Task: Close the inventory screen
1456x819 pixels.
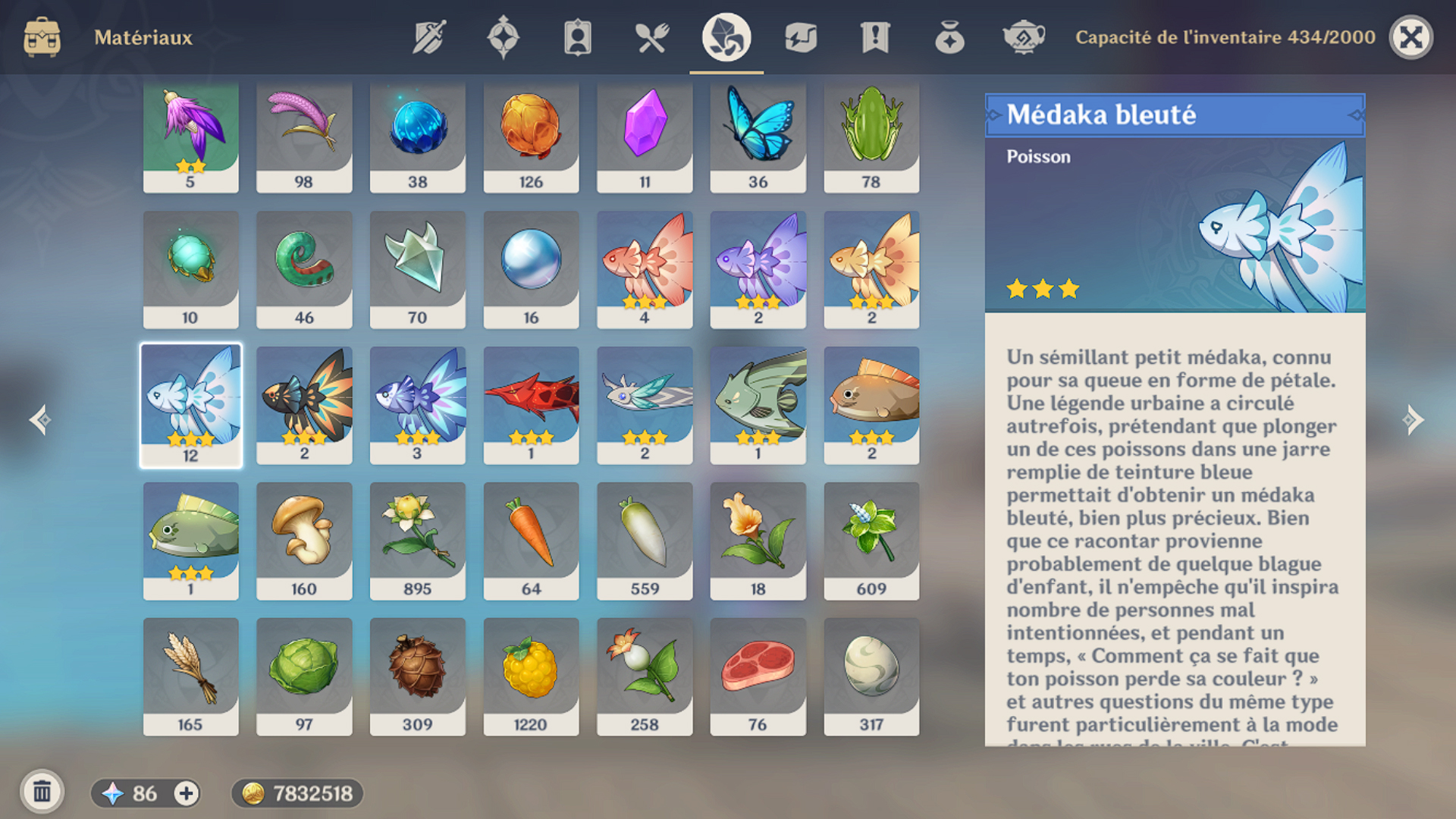Action: click(x=1410, y=37)
